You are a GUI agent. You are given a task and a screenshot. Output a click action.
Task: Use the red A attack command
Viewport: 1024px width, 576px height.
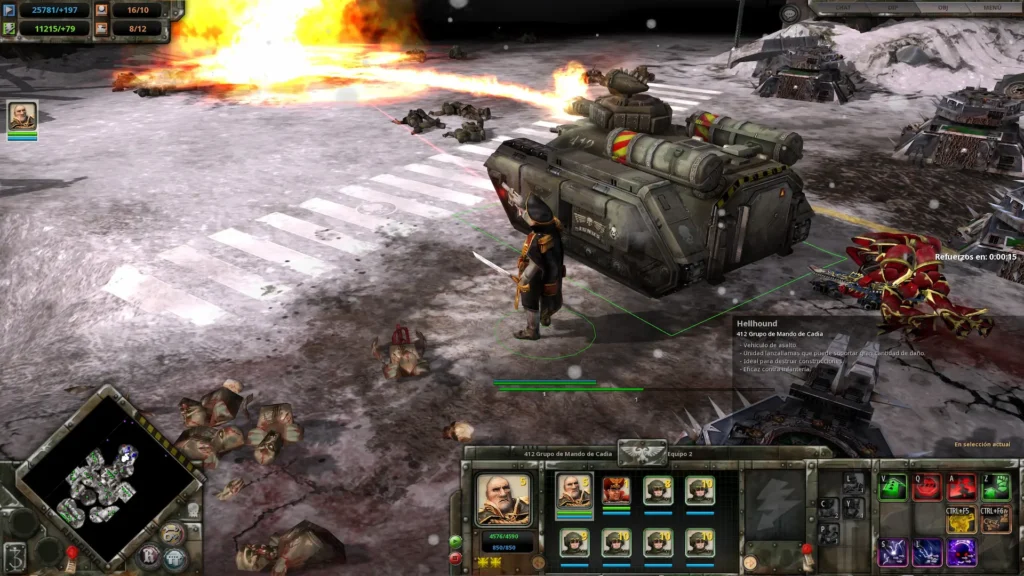tap(961, 487)
